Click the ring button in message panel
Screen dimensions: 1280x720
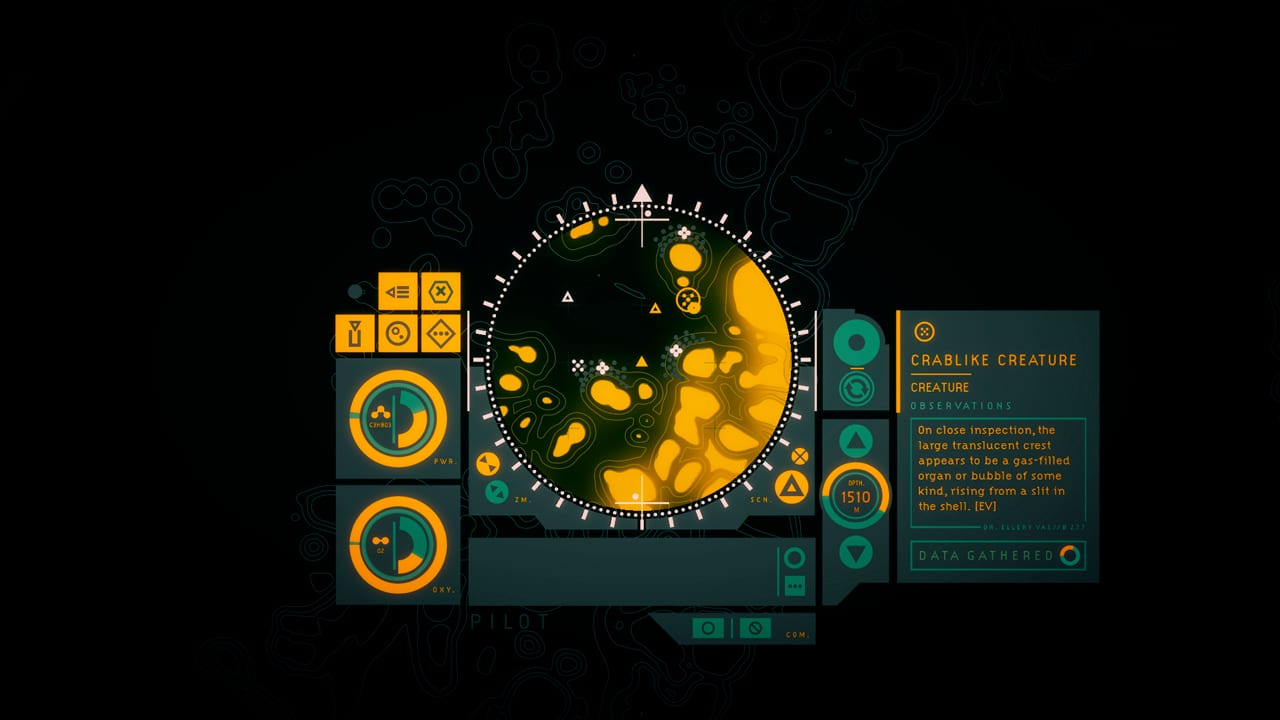pos(795,558)
